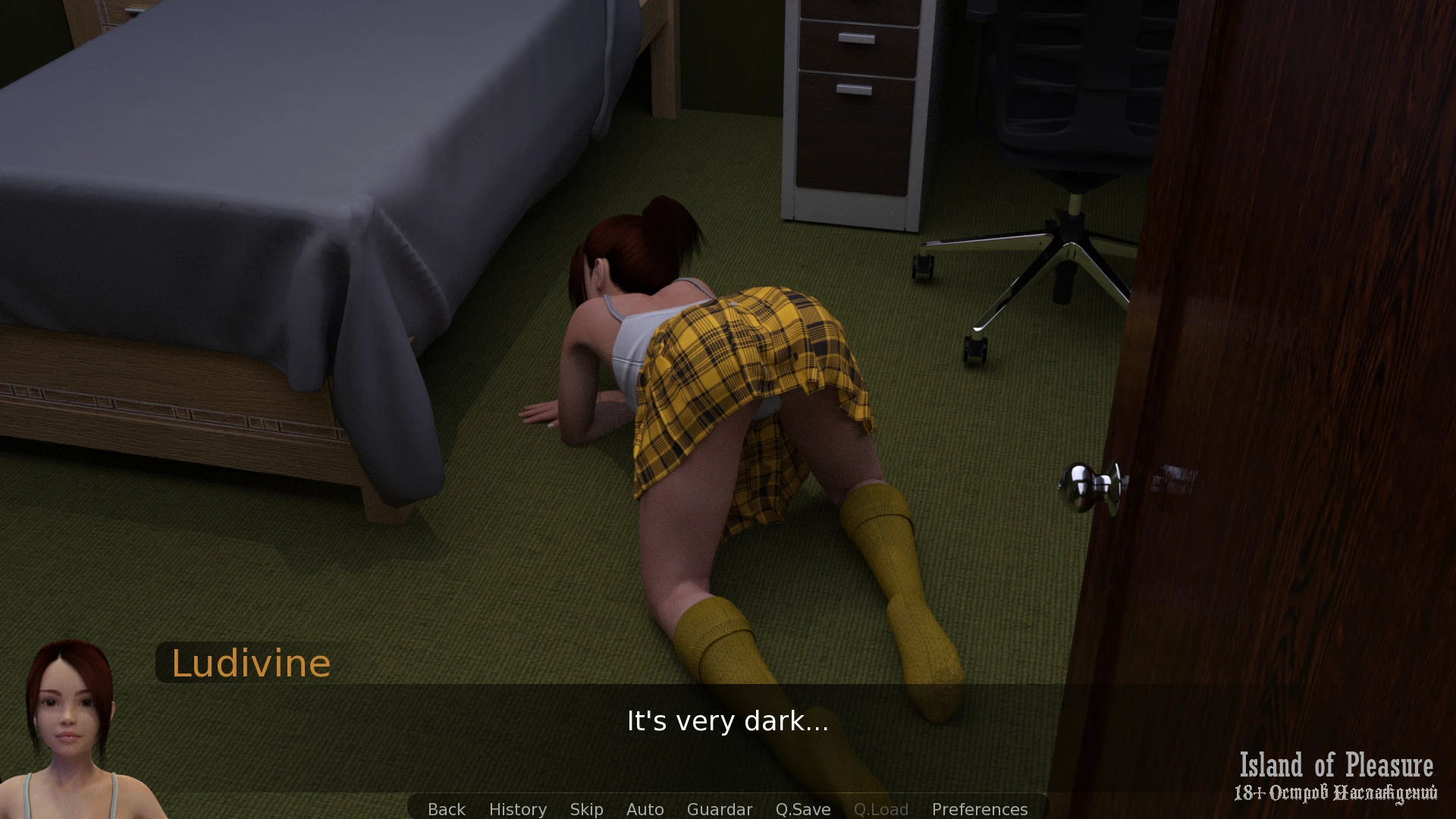The width and height of the screenshot is (1456, 819).
Task: Toggle Auto advance mode
Action: point(645,809)
